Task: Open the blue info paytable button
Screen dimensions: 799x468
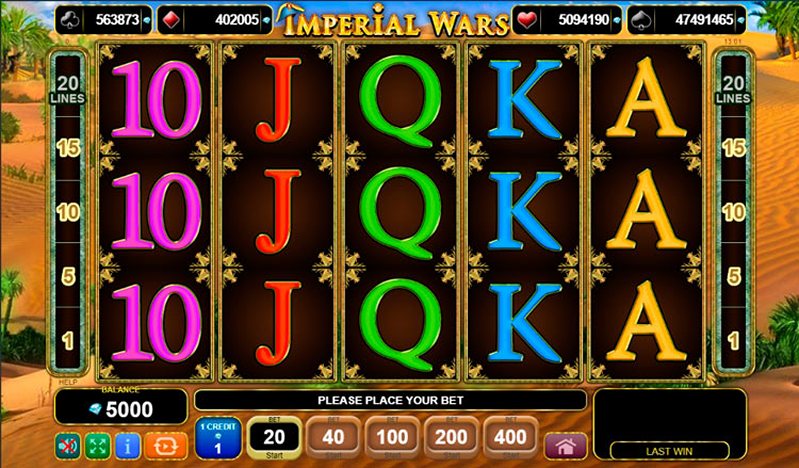Action: click(127, 443)
